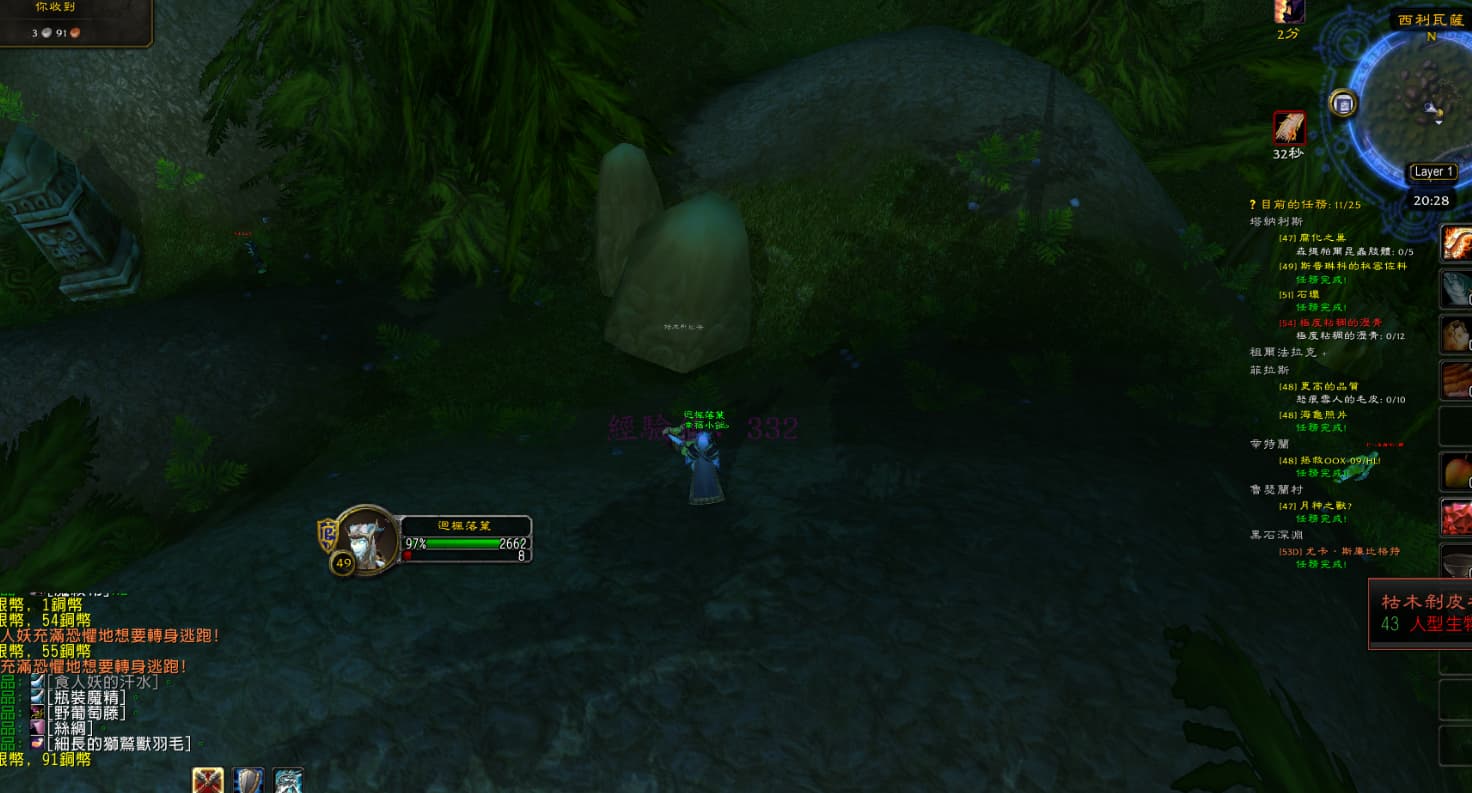1472x793 pixels.
Task: Click the tracking button beside the minimap
Action: pyautogui.click(x=1343, y=103)
